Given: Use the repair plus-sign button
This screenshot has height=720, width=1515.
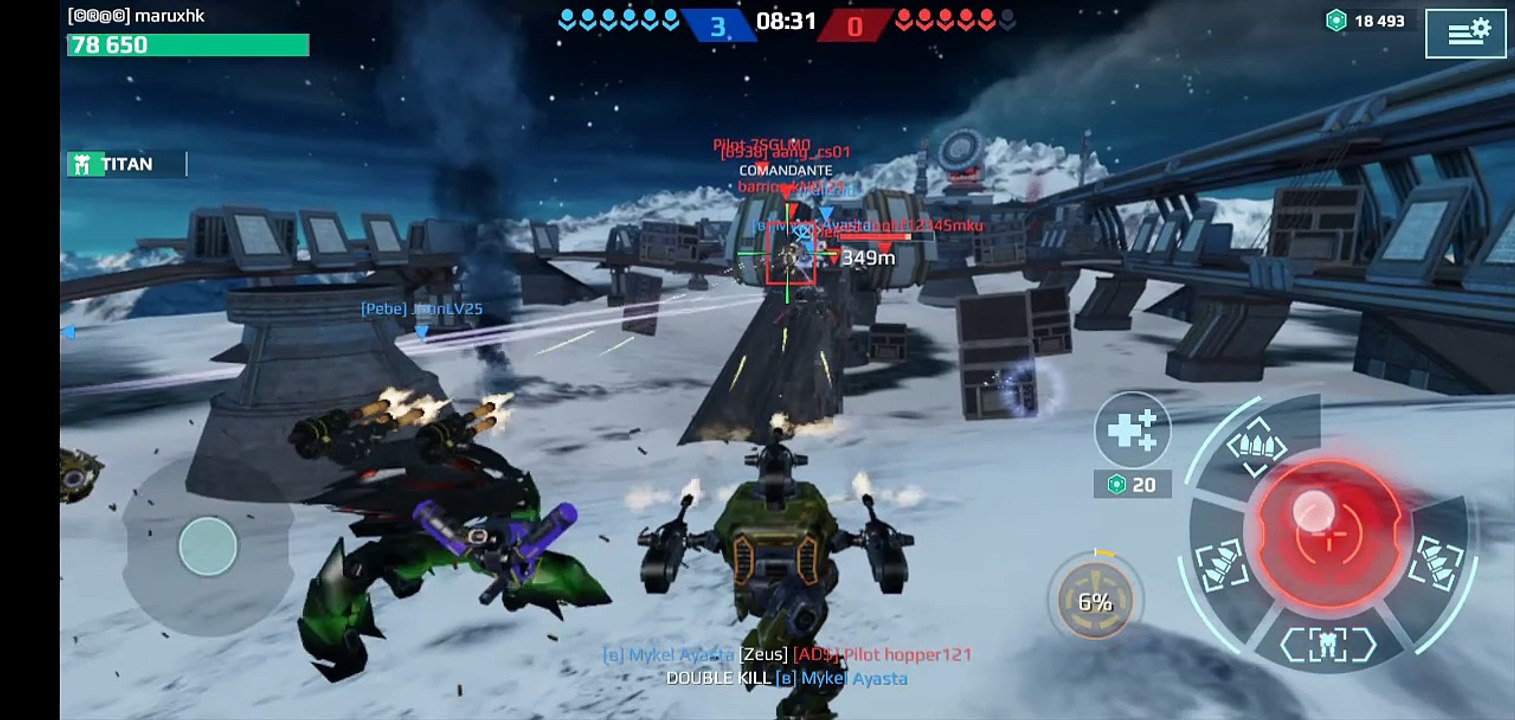Looking at the screenshot, I should pyautogui.click(x=1132, y=430).
